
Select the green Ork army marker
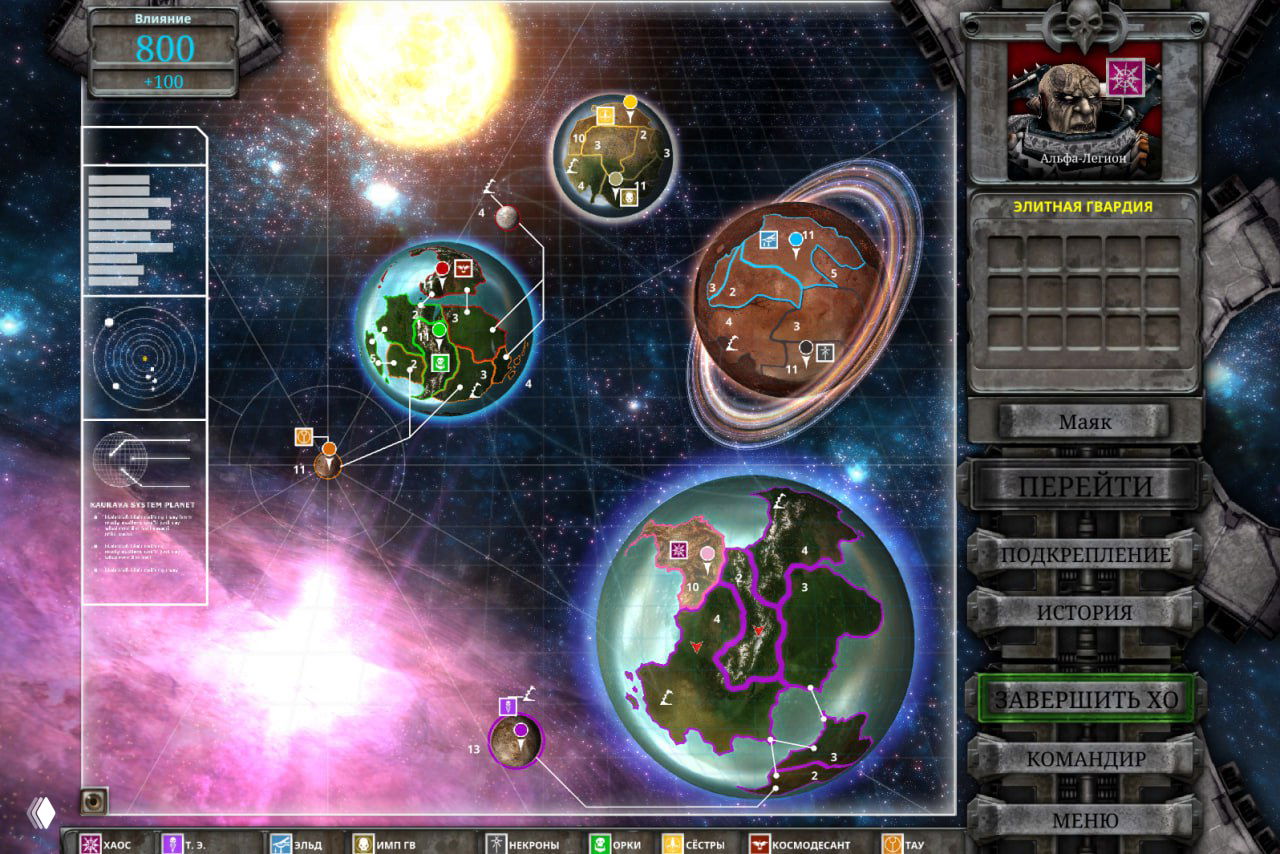[x=438, y=331]
